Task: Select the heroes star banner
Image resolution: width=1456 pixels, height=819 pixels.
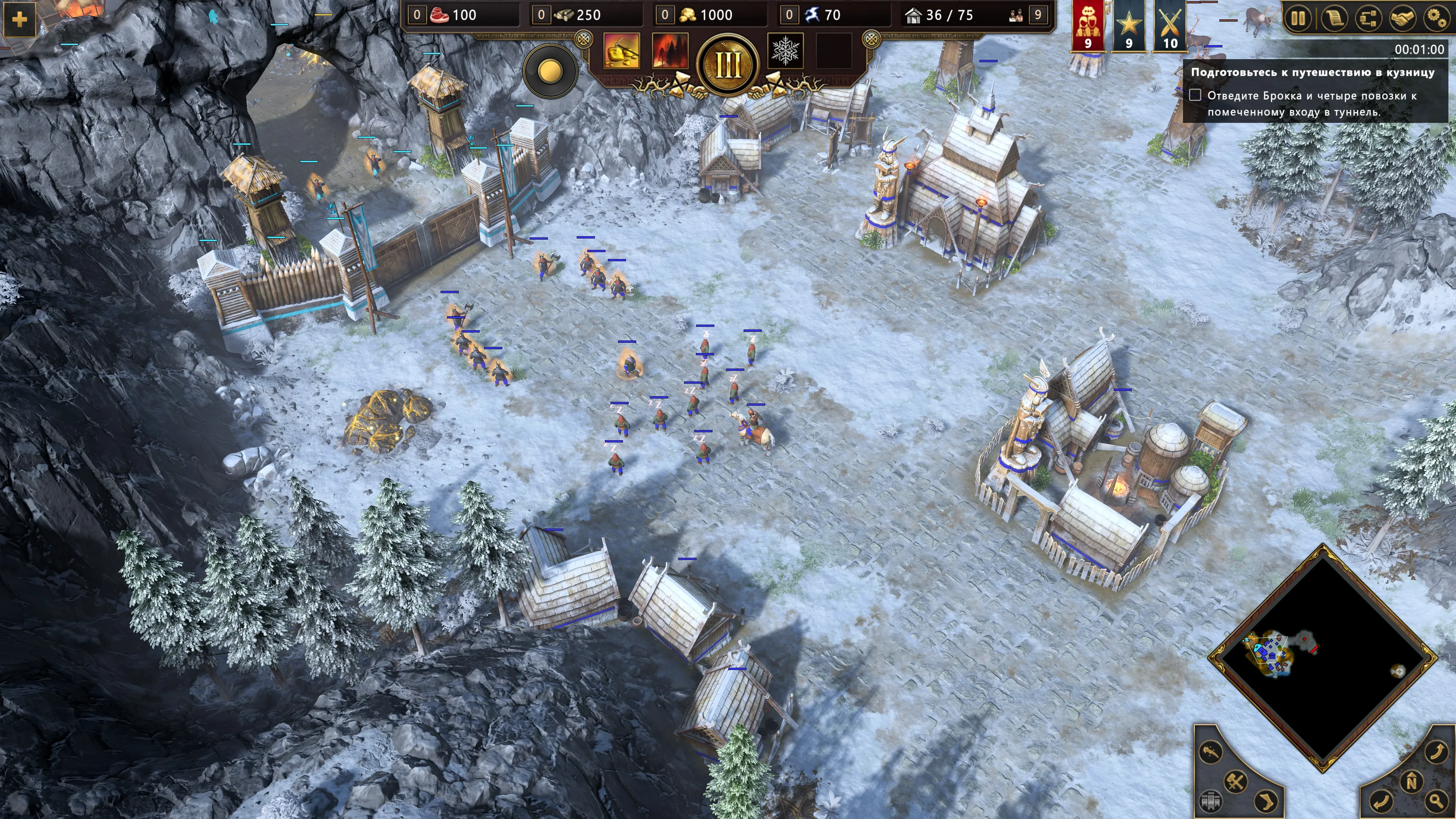Action: point(1129,25)
